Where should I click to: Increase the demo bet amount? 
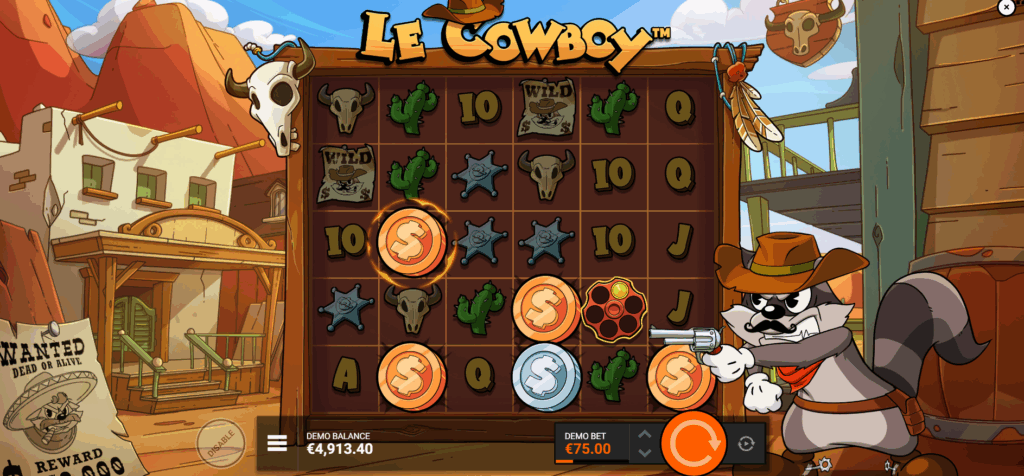pos(644,434)
